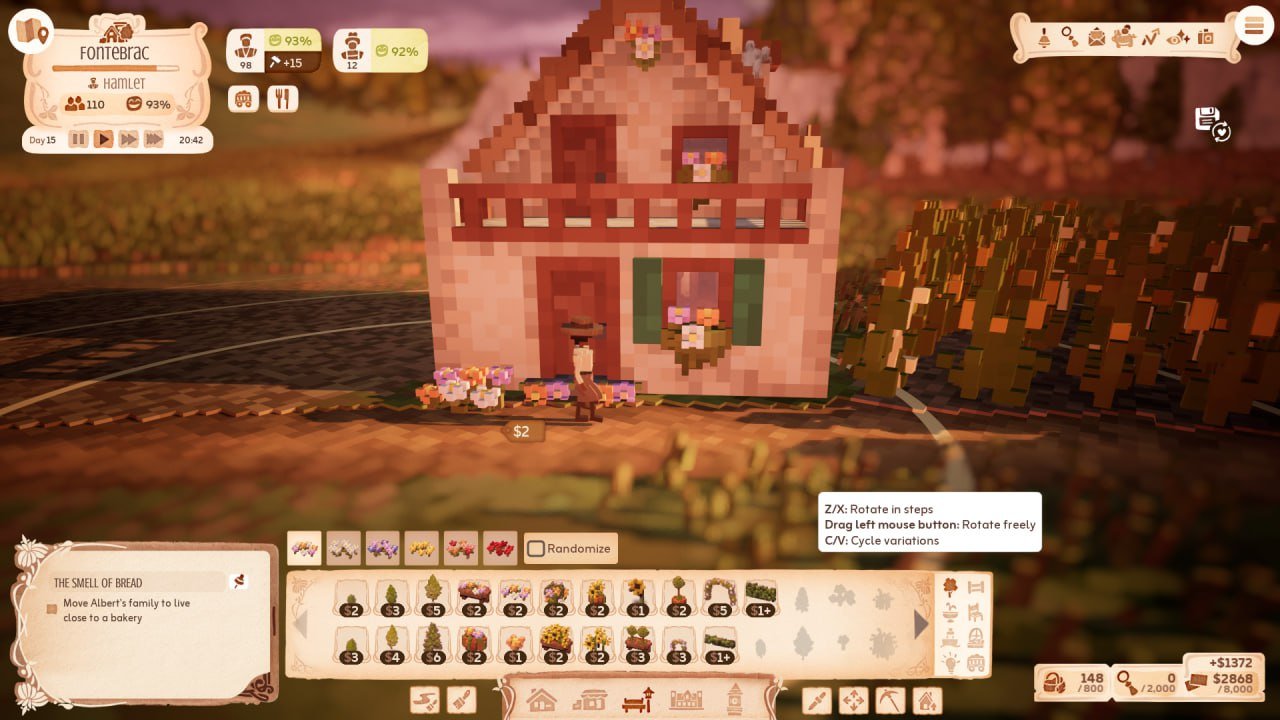1280x720 pixels.
Task: Select the move-building arrows tool
Action: coord(852,699)
